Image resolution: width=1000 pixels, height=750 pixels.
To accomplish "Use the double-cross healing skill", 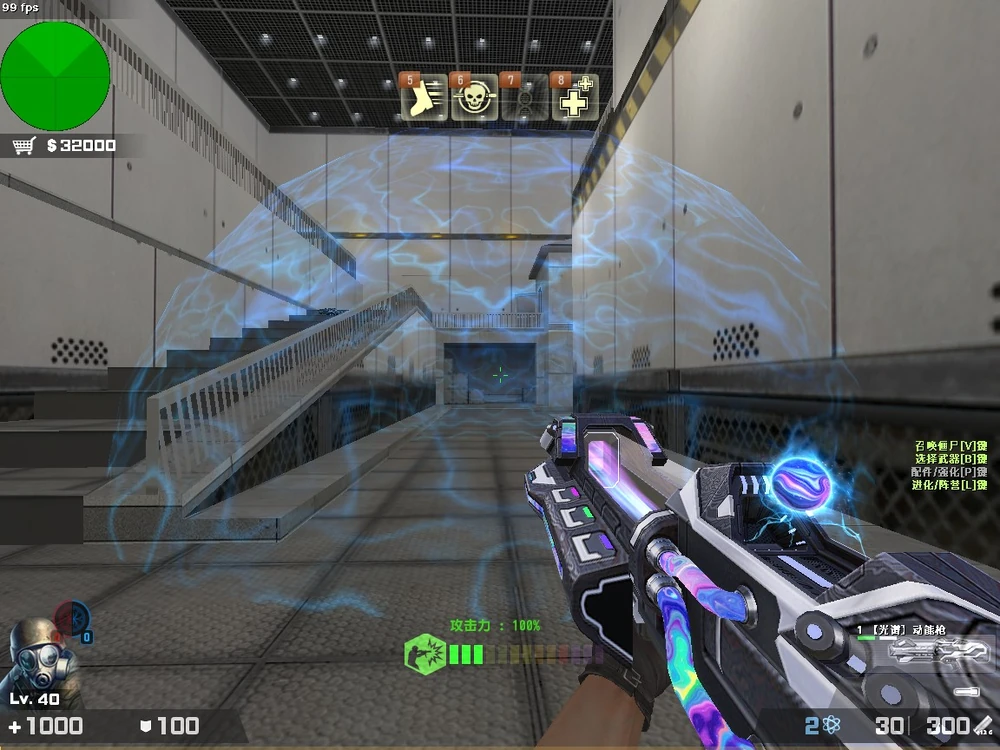I will [575, 98].
